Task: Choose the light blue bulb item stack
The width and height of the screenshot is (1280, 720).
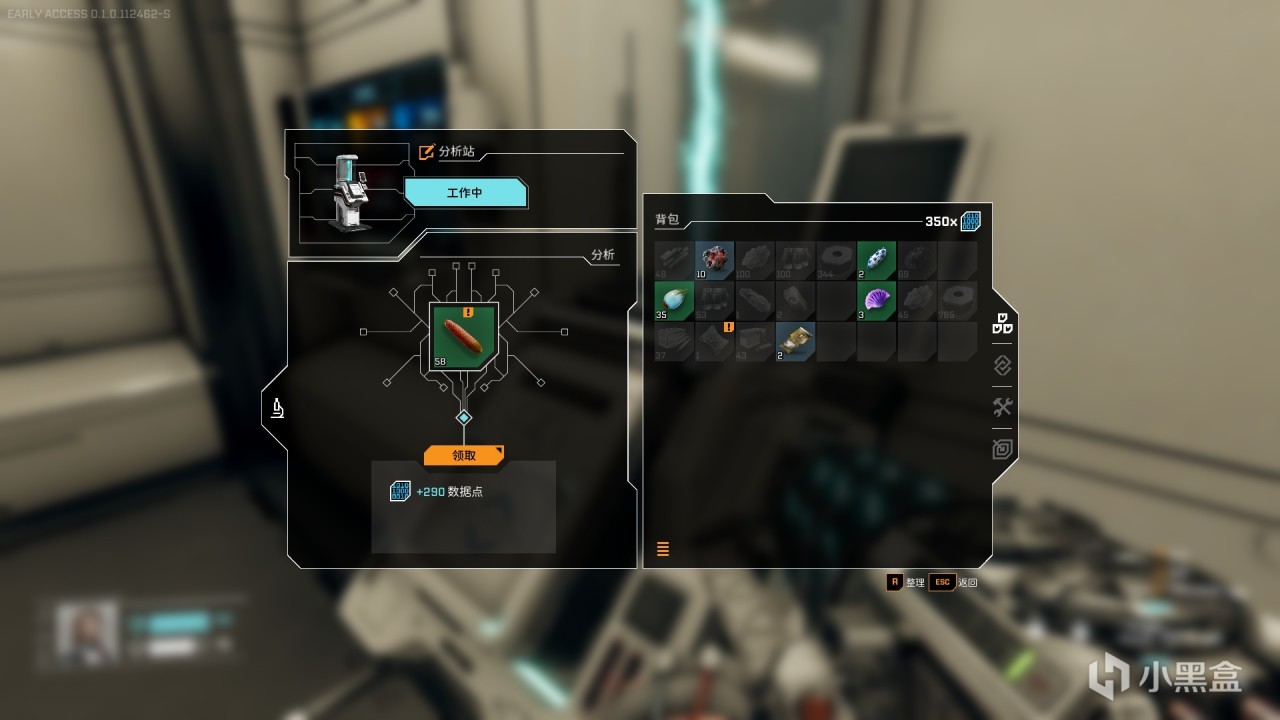Action: pyautogui.click(x=674, y=300)
